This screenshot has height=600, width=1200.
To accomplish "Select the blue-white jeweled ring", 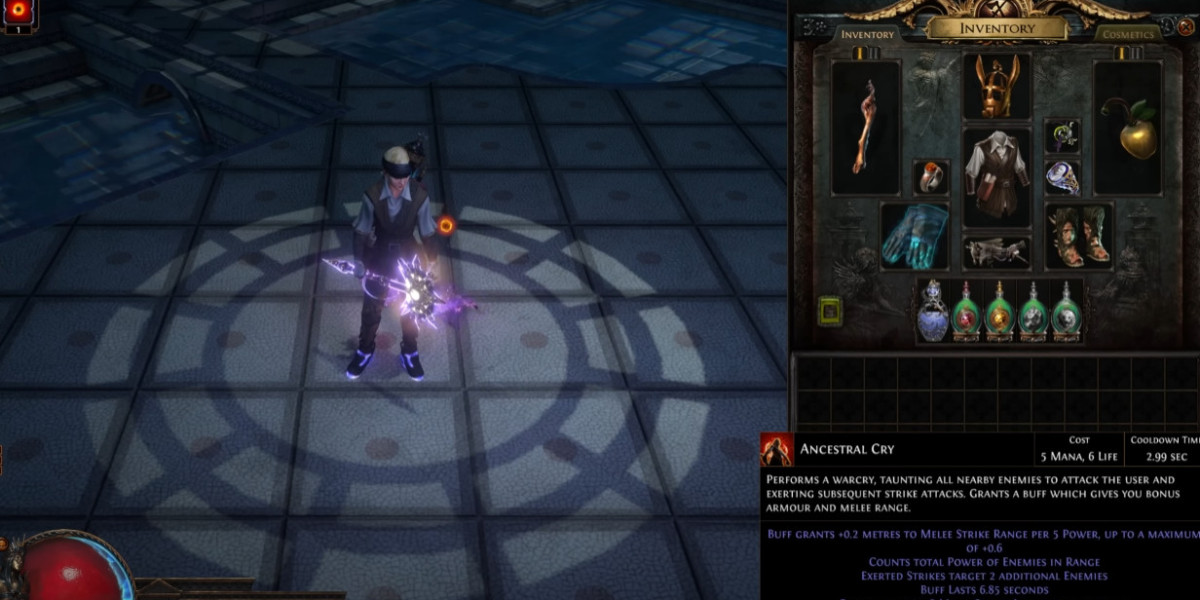I will (x=1062, y=177).
